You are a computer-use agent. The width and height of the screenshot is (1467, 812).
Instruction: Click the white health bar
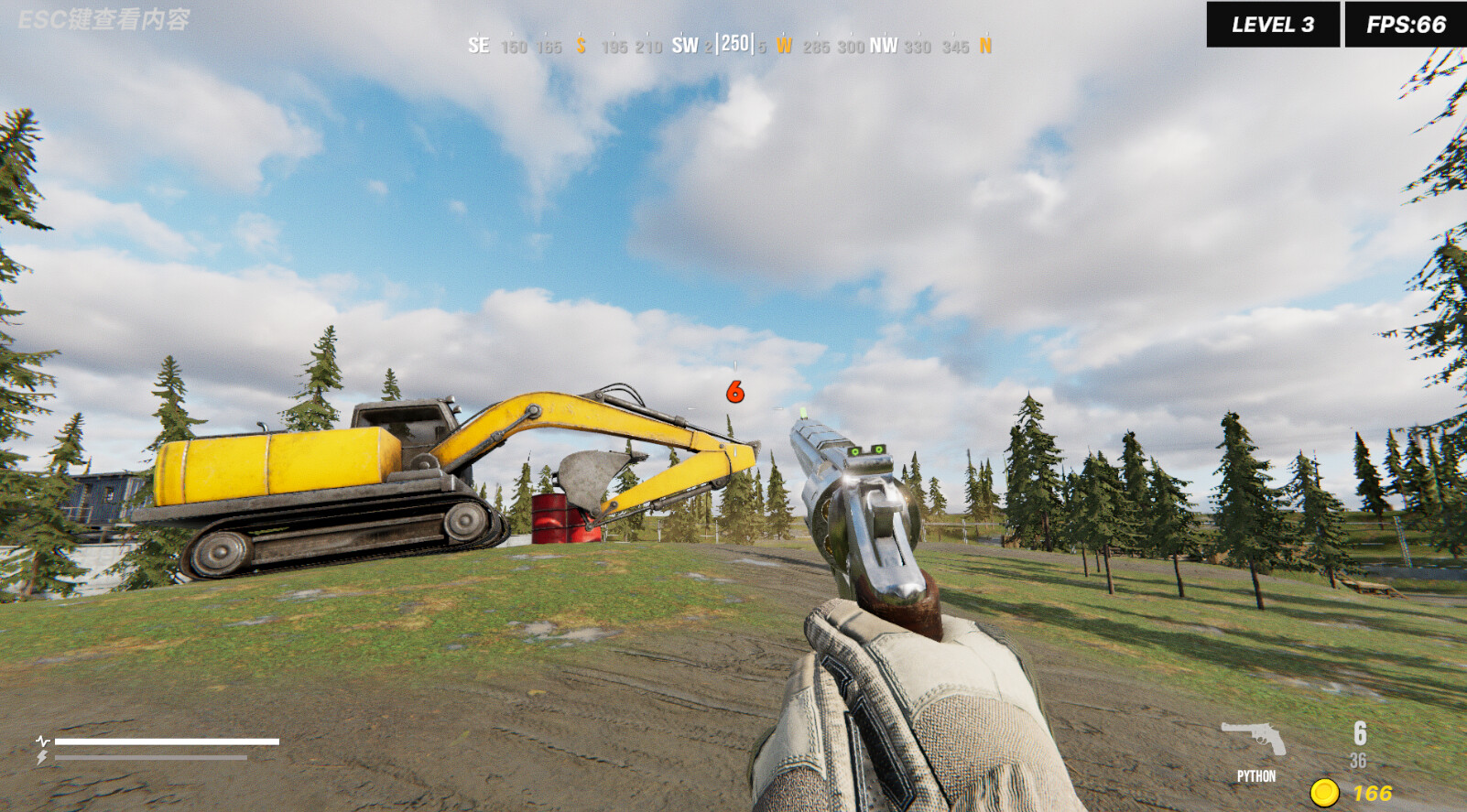coord(169,740)
